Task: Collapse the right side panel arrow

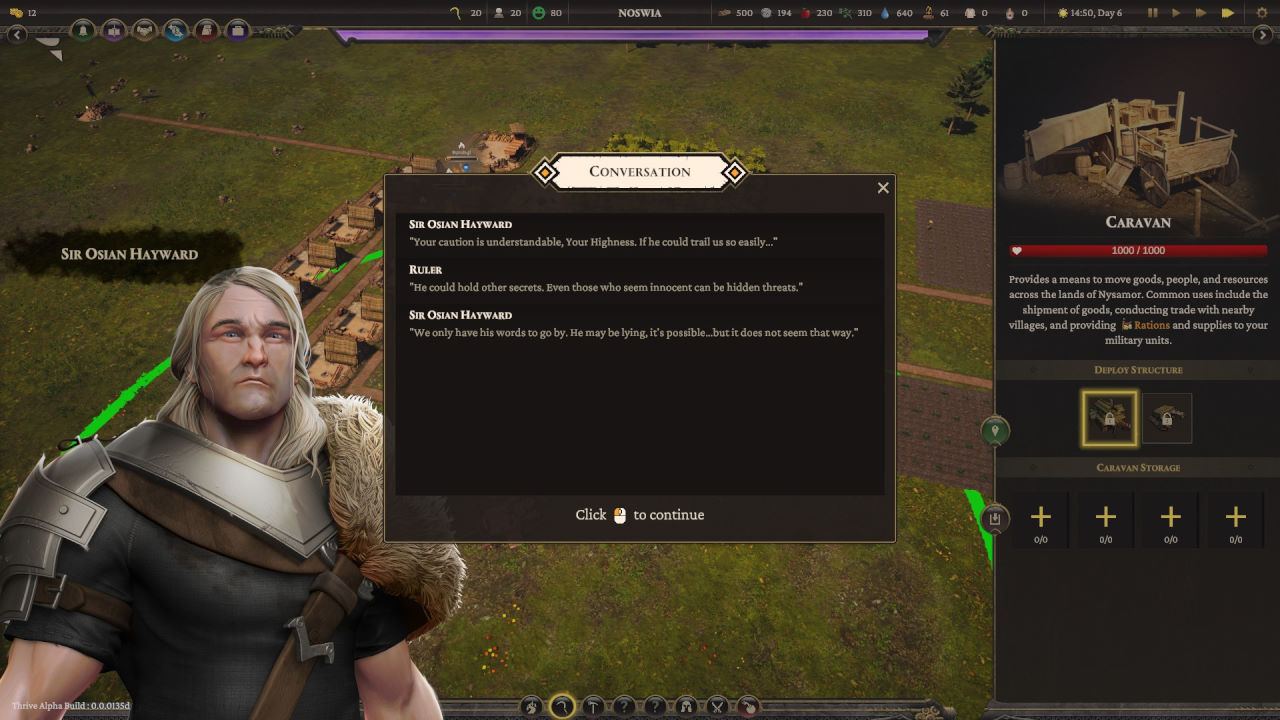Action: [1263, 35]
